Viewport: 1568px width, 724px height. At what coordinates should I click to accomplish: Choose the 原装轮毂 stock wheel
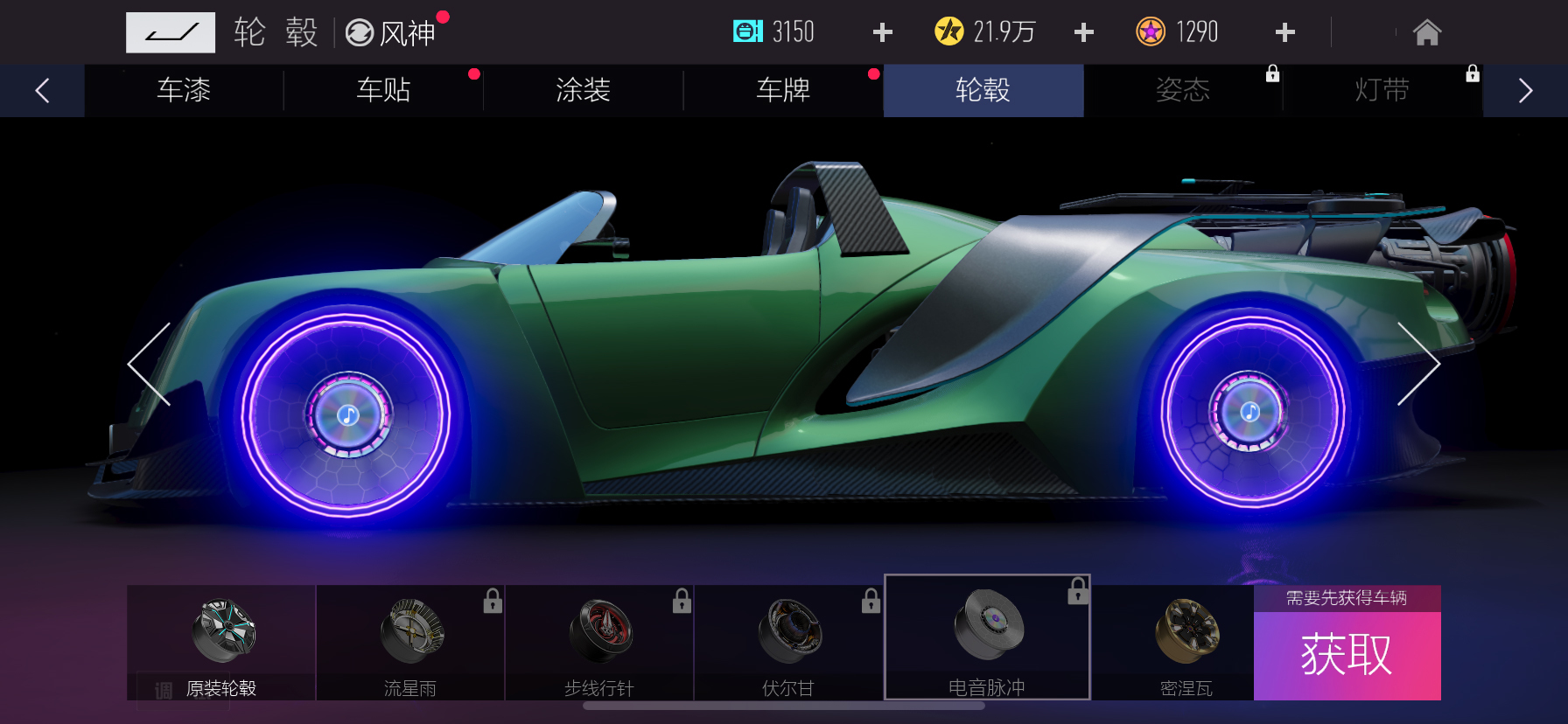pyautogui.click(x=222, y=643)
